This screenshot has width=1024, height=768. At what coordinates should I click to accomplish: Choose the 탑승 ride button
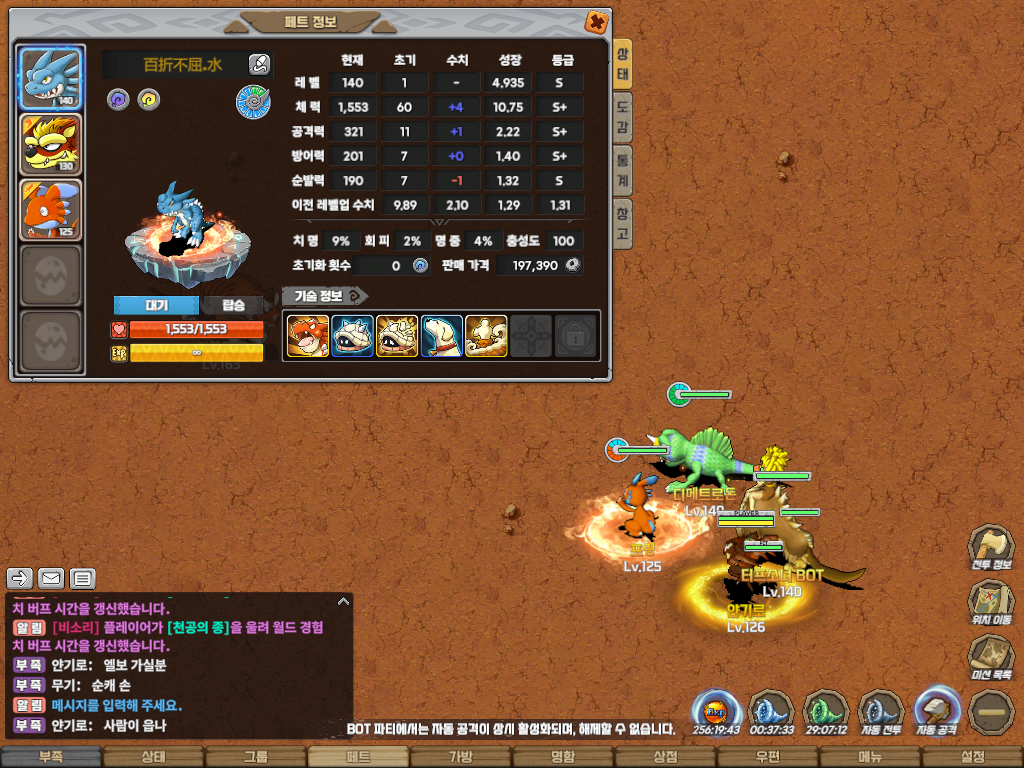pyautogui.click(x=233, y=305)
